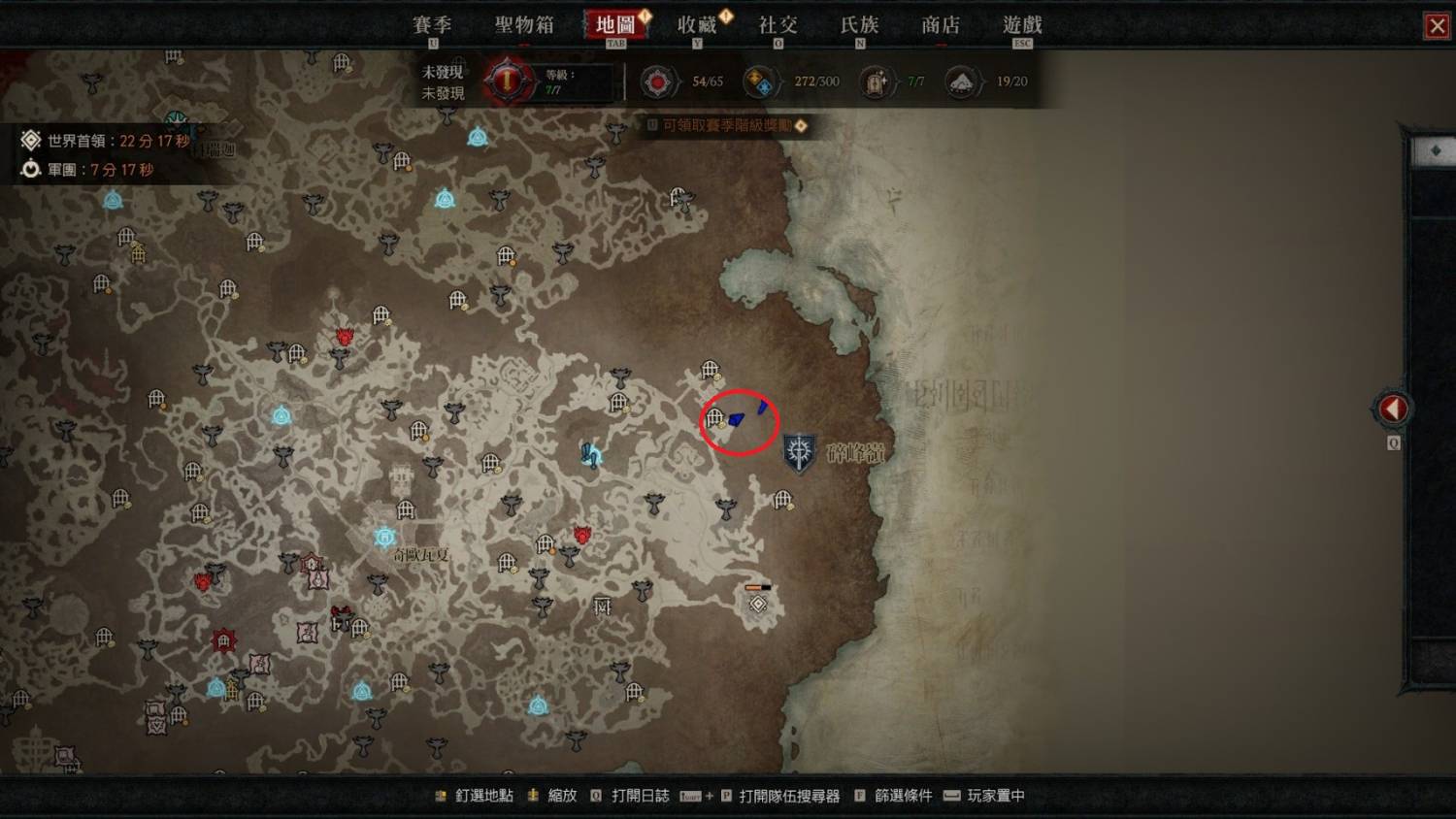This screenshot has height=819, width=1456.
Task: Select the 世界首領 world boss timer entry
Action: tap(107, 141)
